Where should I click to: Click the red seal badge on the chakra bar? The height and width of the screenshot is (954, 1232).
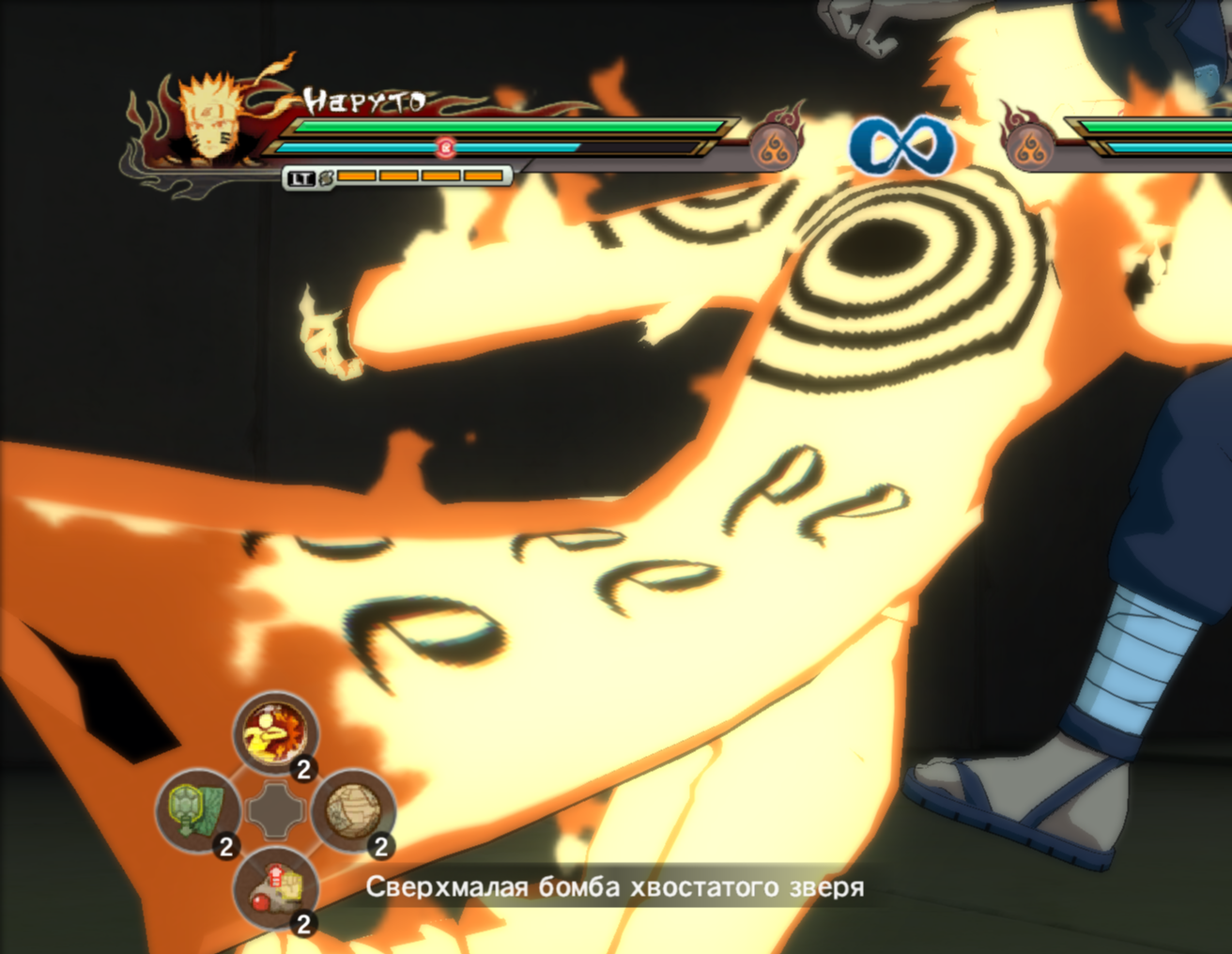(x=444, y=148)
